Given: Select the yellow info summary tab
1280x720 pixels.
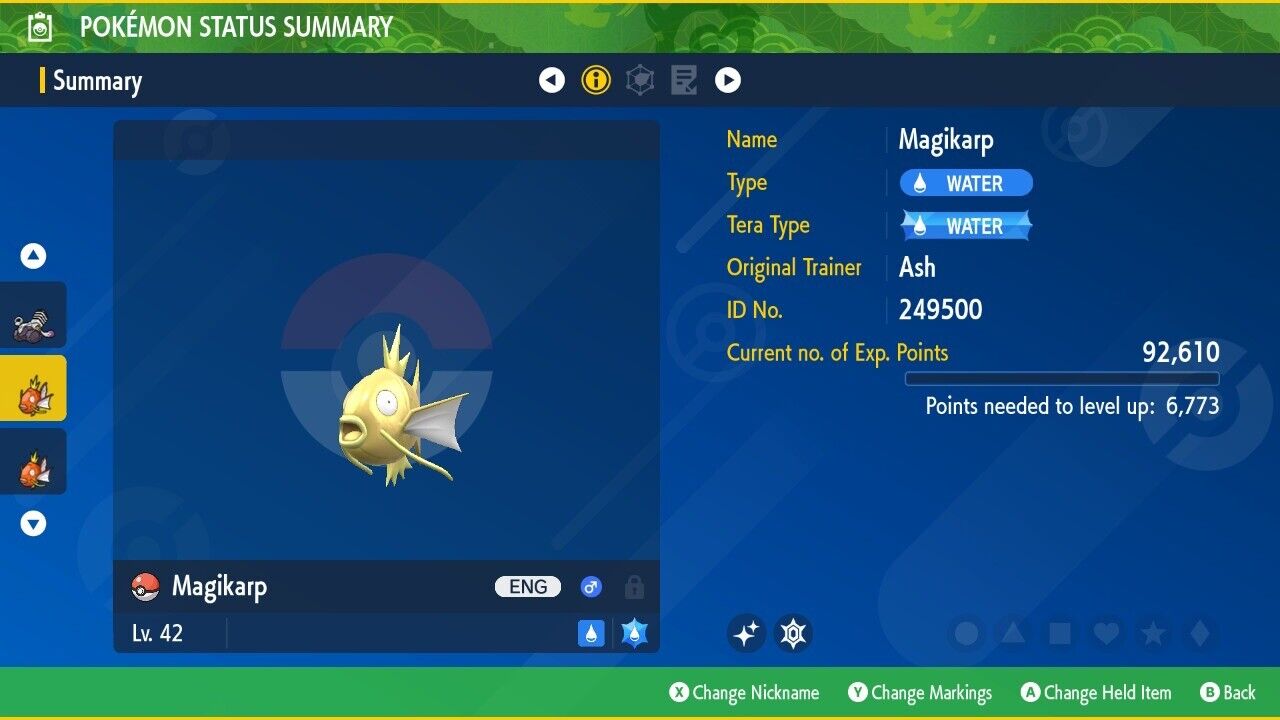Looking at the screenshot, I should 596,80.
